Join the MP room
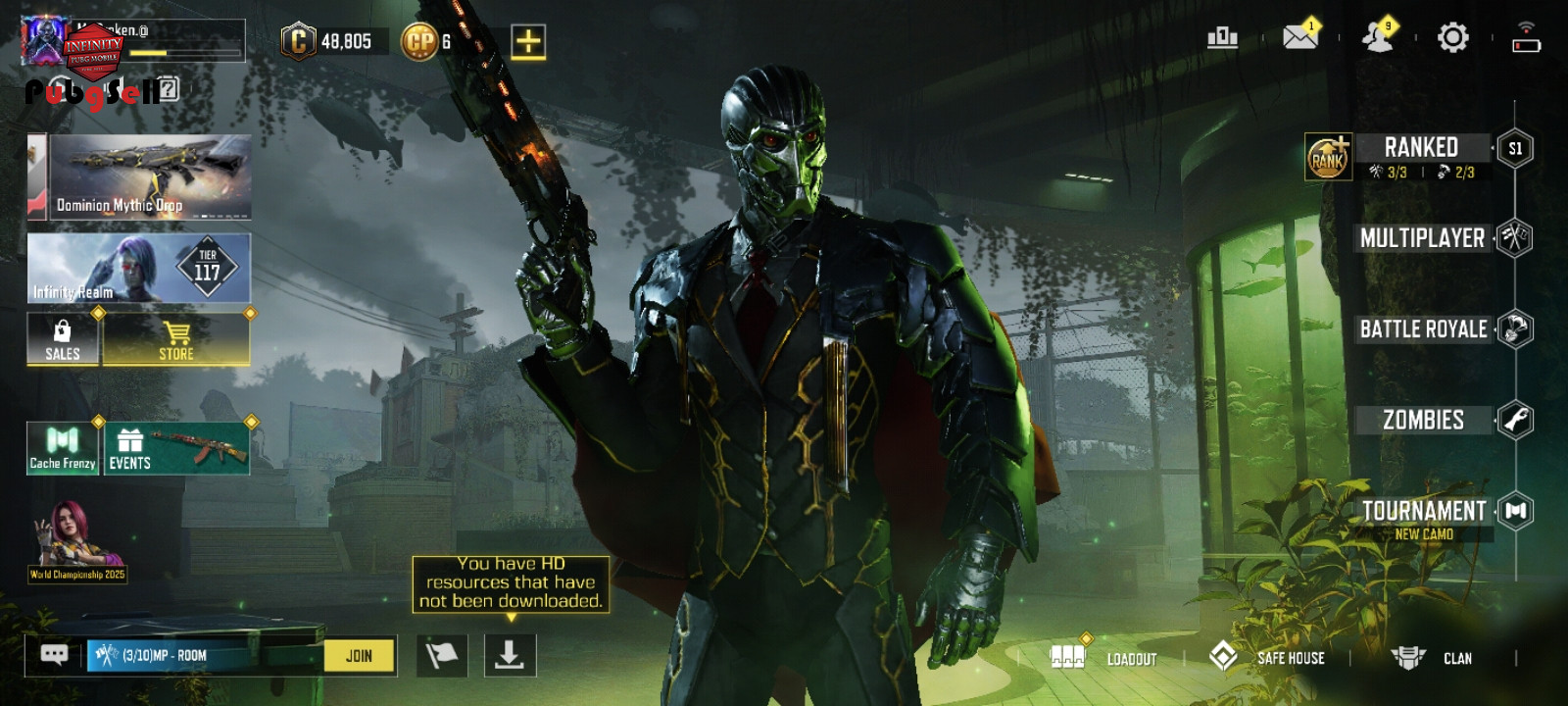 coord(359,656)
